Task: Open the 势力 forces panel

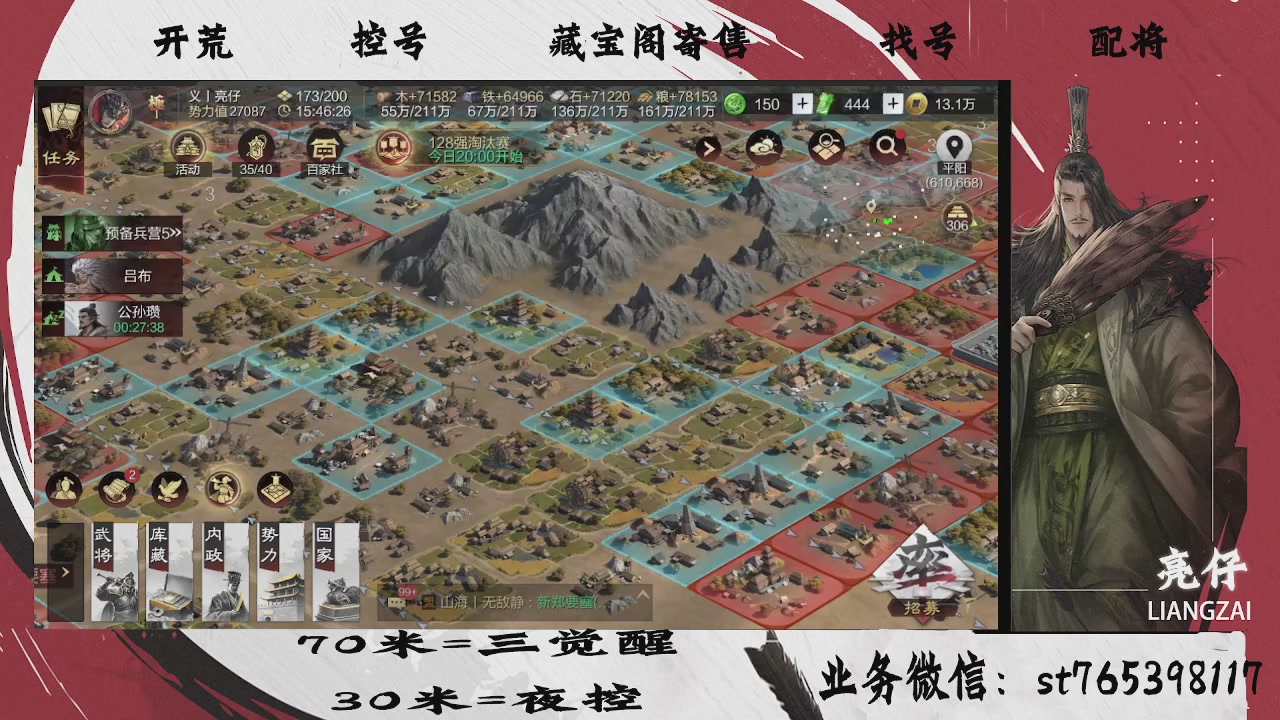Action: 278,570
